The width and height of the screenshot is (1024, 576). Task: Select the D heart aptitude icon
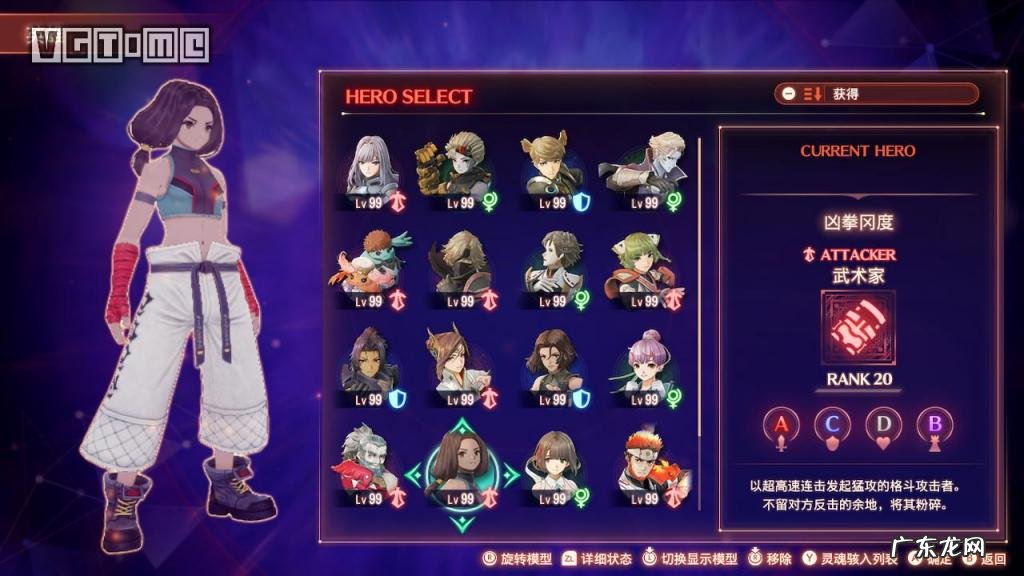click(x=883, y=425)
